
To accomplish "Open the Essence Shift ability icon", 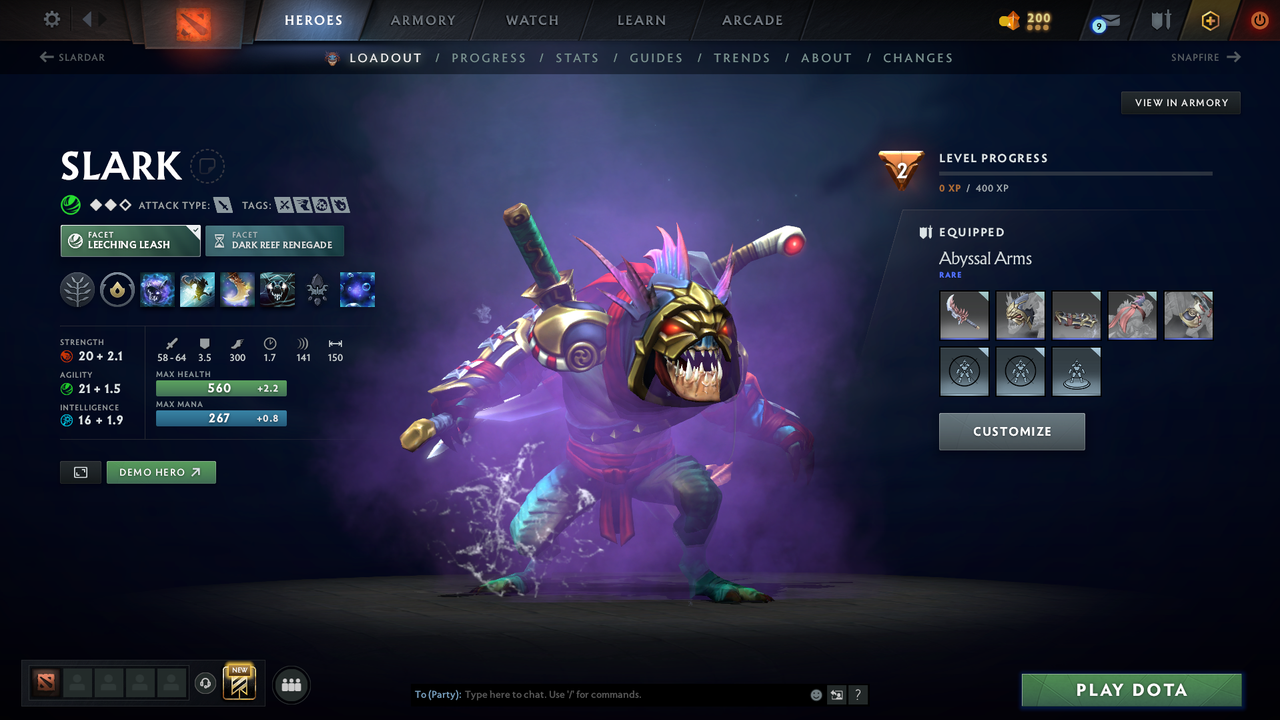I will [237, 290].
